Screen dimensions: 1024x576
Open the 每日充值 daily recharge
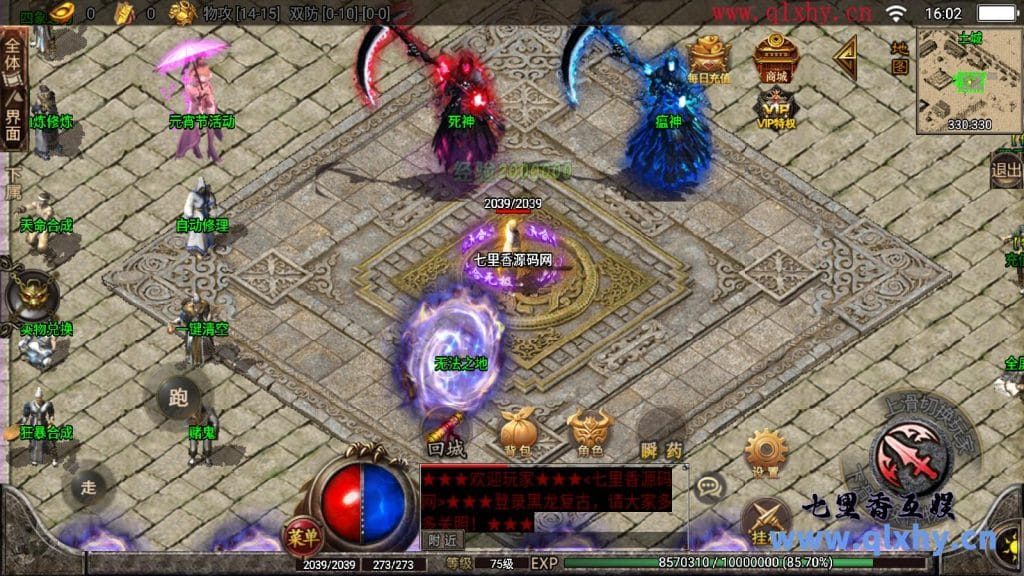pyautogui.click(x=709, y=58)
